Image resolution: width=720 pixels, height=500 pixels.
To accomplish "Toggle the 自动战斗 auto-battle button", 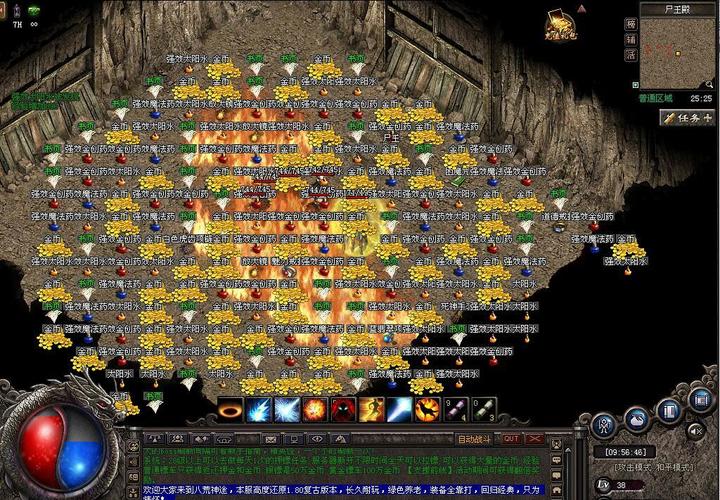I will click(474, 439).
